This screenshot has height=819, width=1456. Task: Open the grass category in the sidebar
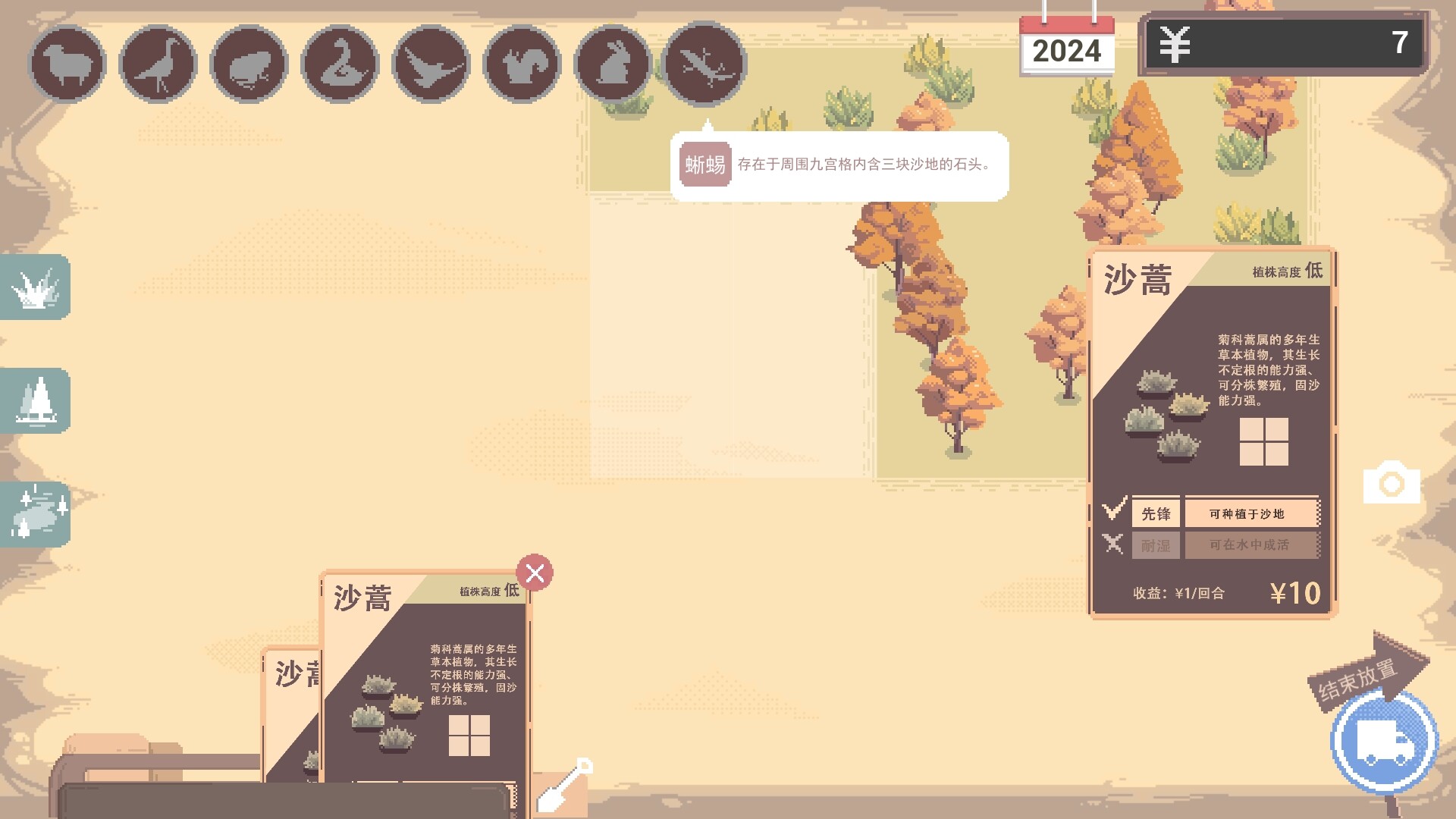point(35,288)
